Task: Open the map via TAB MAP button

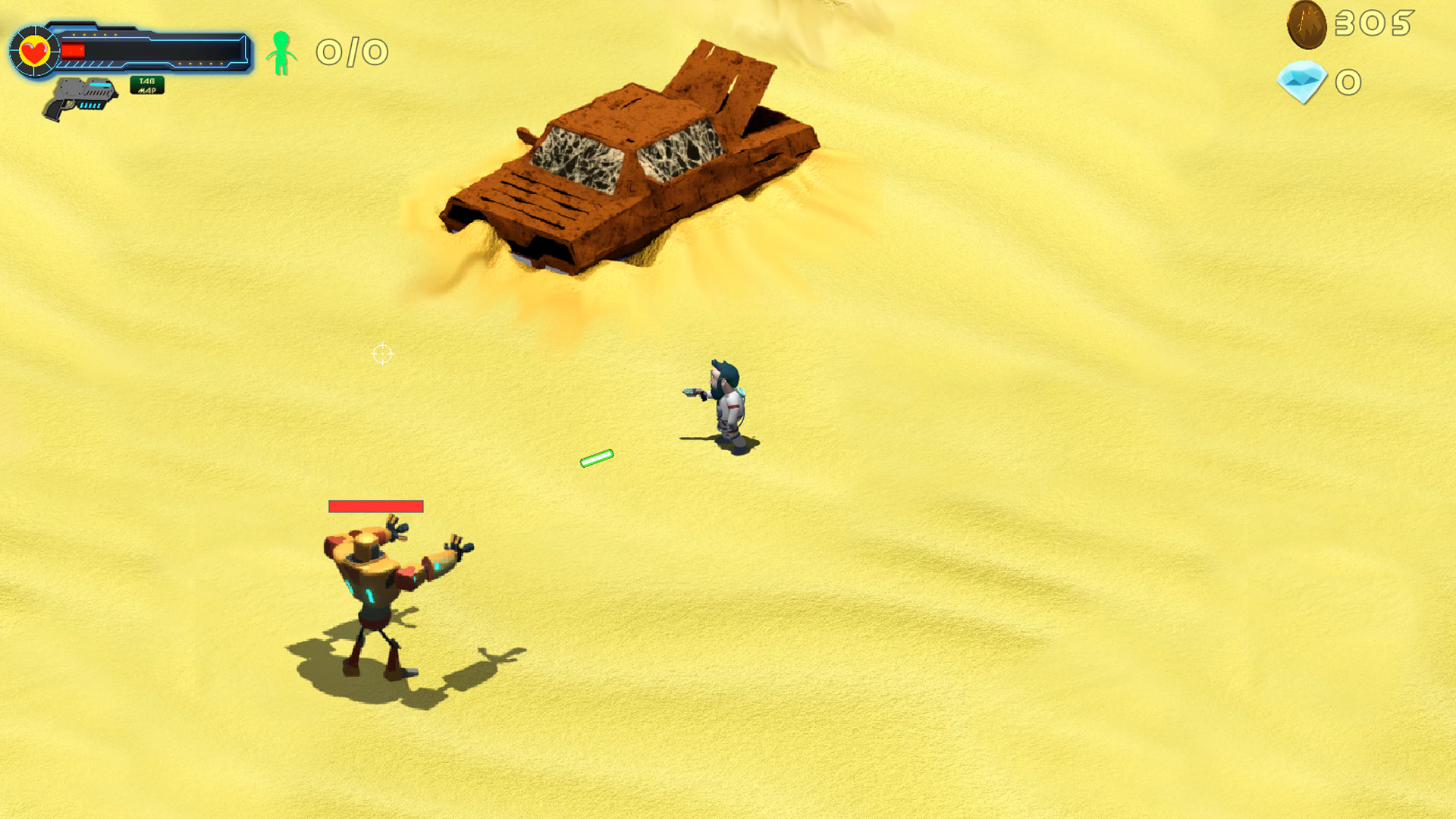Action: [147, 83]
